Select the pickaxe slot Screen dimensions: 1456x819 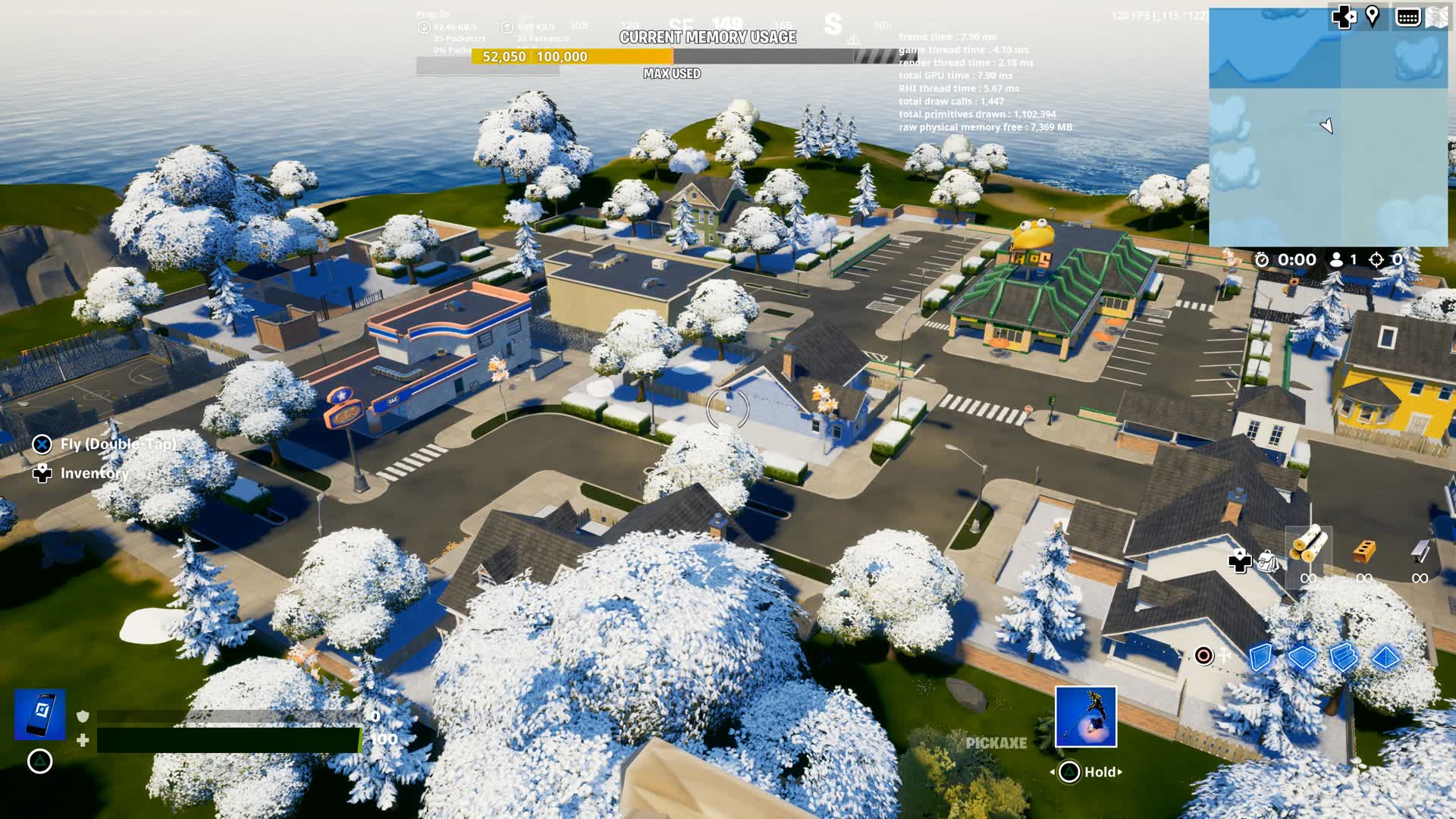1085,717
